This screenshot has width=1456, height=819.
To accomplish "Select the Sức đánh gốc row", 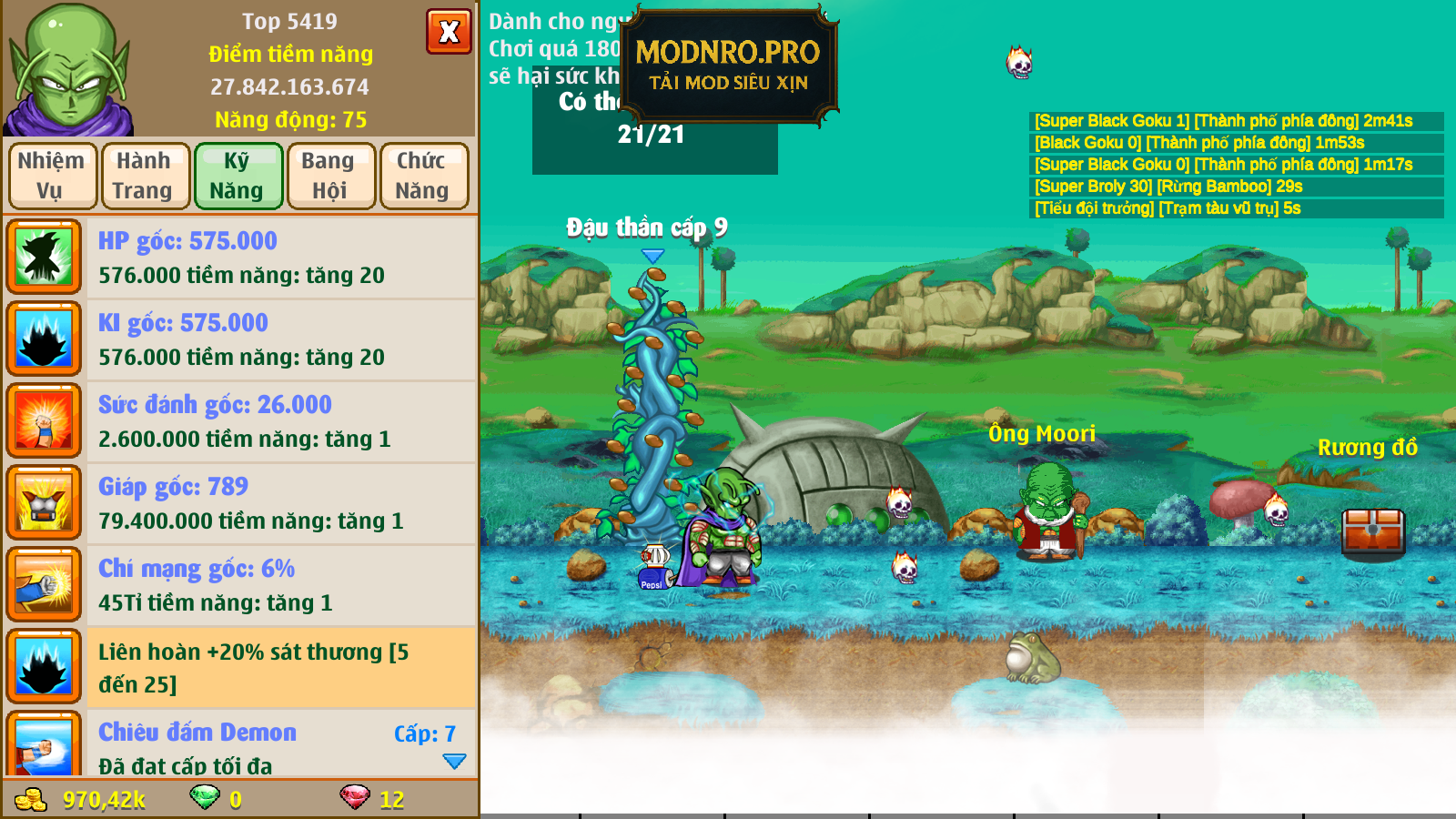I will (241, 421).
